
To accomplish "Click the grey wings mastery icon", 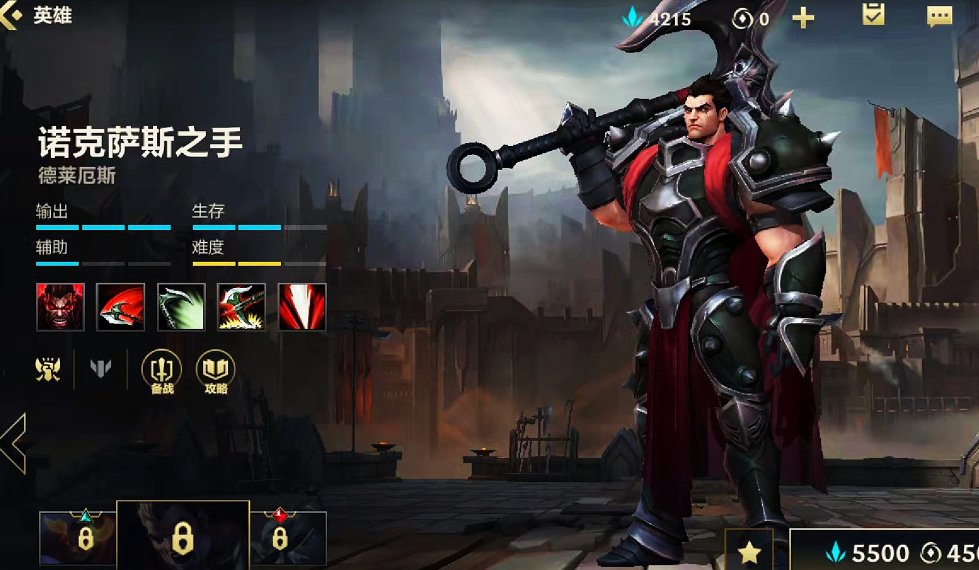I will coord(101,369).
